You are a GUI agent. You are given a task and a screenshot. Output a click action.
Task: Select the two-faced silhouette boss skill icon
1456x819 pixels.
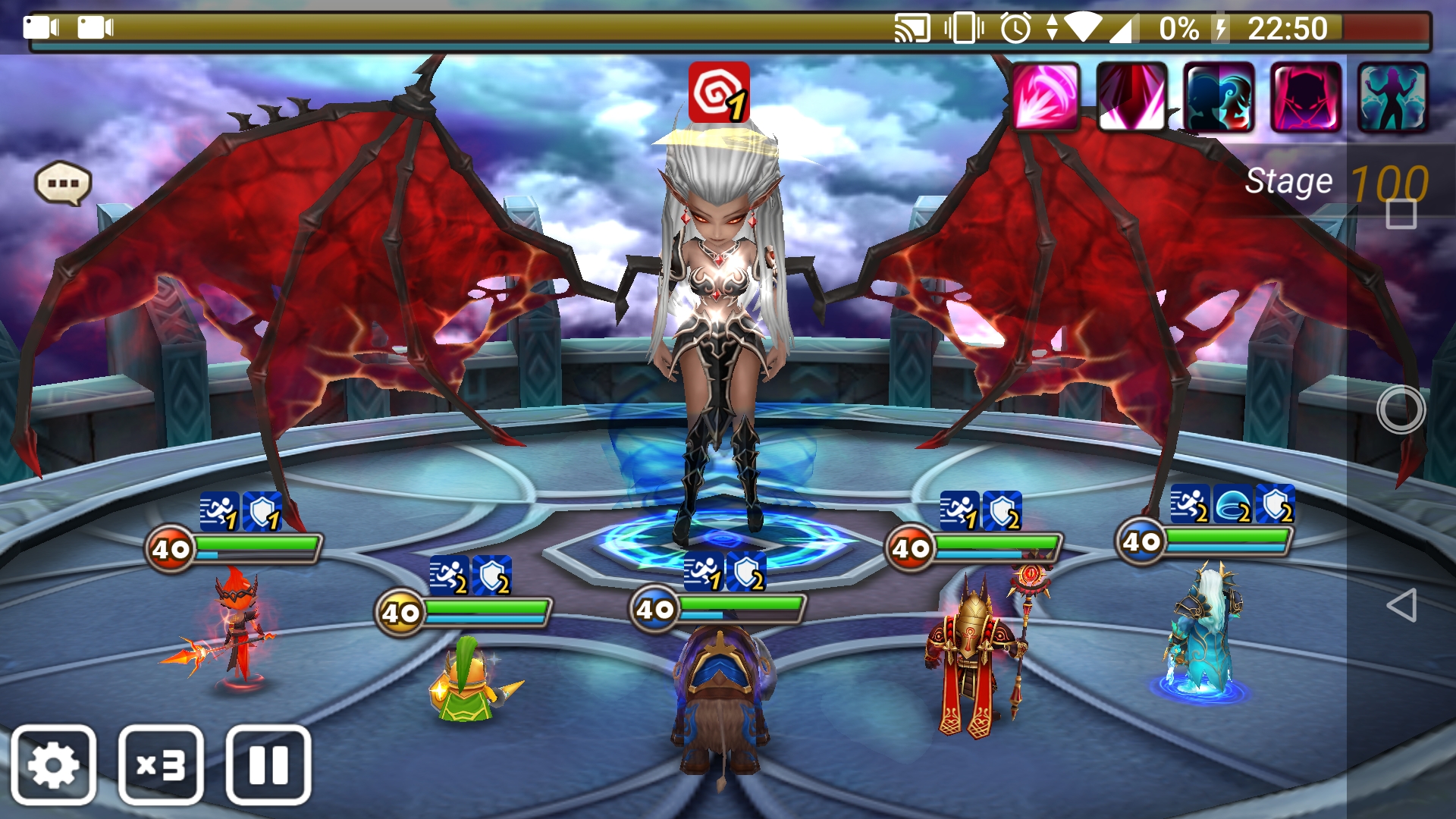coord(1219,98)
